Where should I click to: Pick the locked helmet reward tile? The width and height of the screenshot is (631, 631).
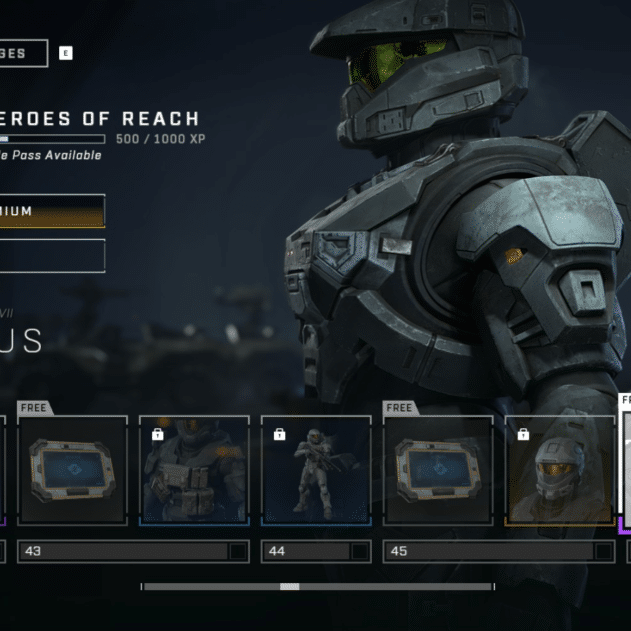(x=559, y=470)
